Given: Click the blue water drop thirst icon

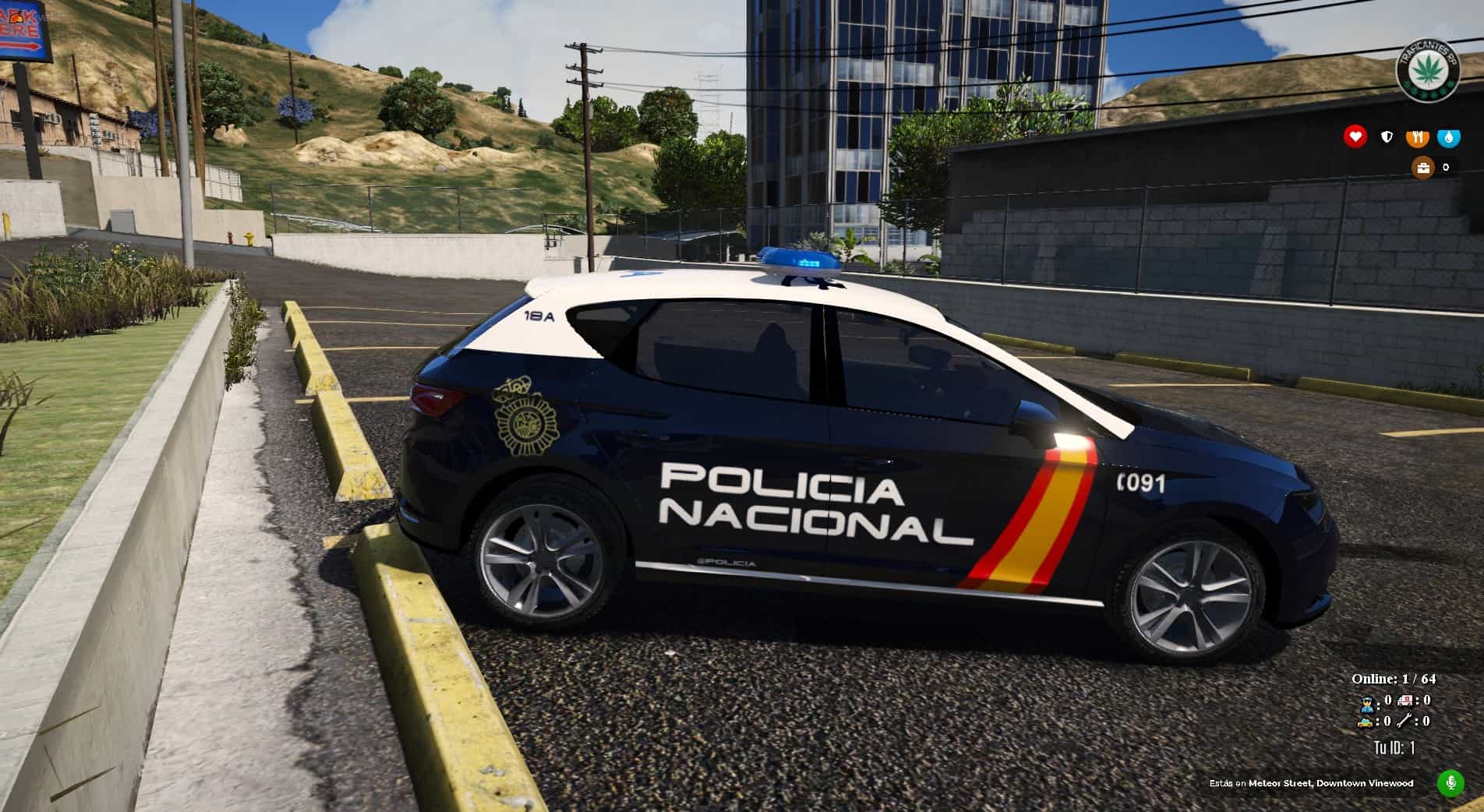Looking at the screenshot, I should pyautogui.click(x=1449, y=137).
